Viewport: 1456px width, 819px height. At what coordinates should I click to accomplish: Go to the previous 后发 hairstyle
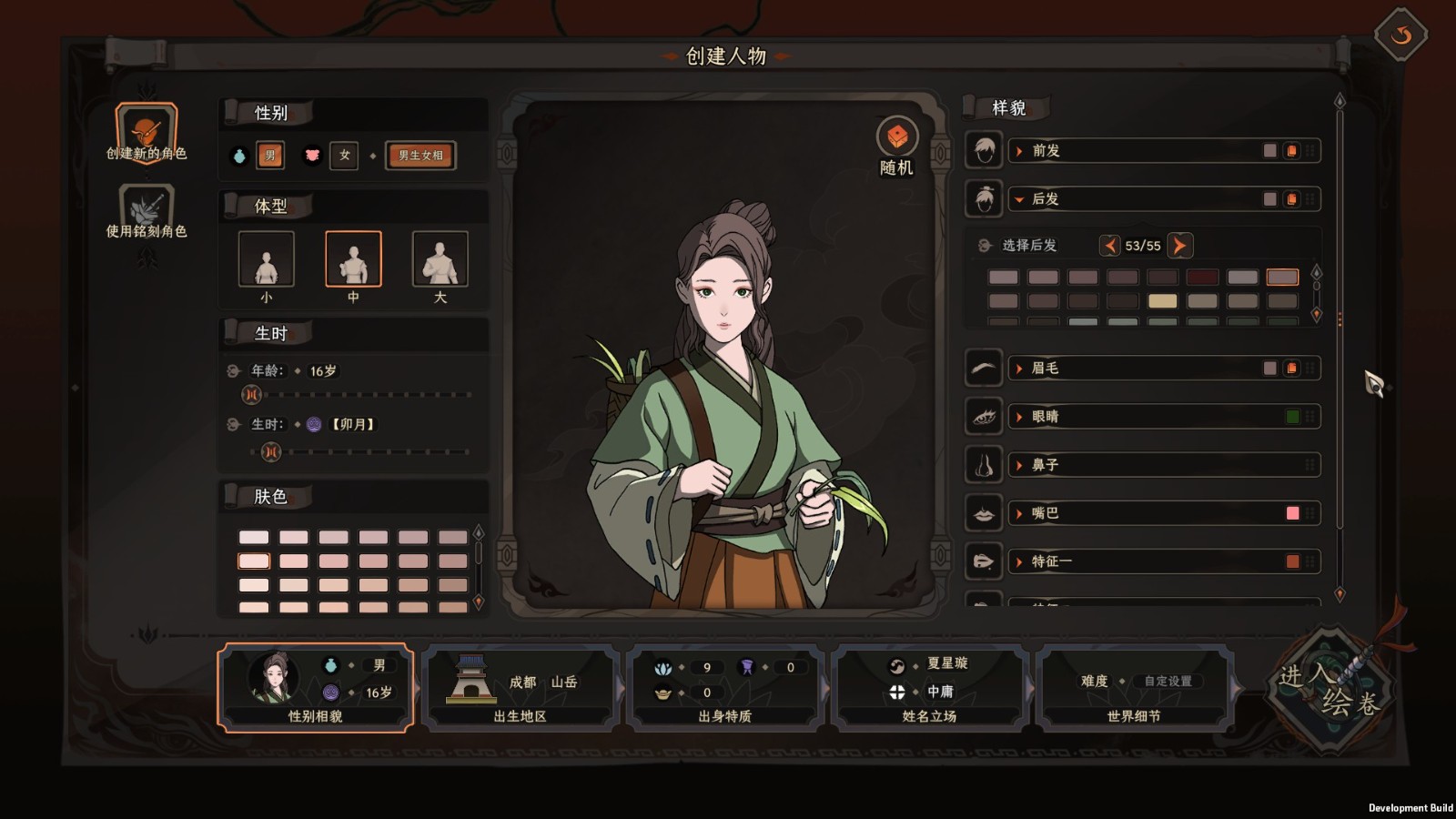coord(1109,246)
